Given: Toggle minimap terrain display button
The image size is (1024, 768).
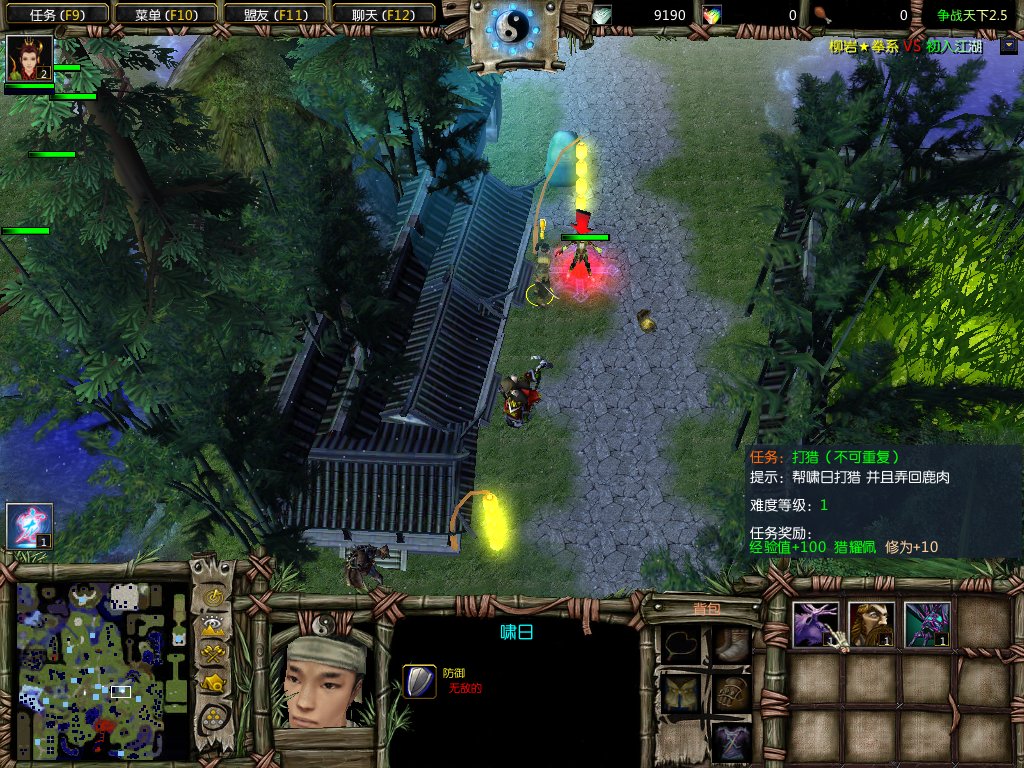Looking at the screenshot, I should [213, 626].
